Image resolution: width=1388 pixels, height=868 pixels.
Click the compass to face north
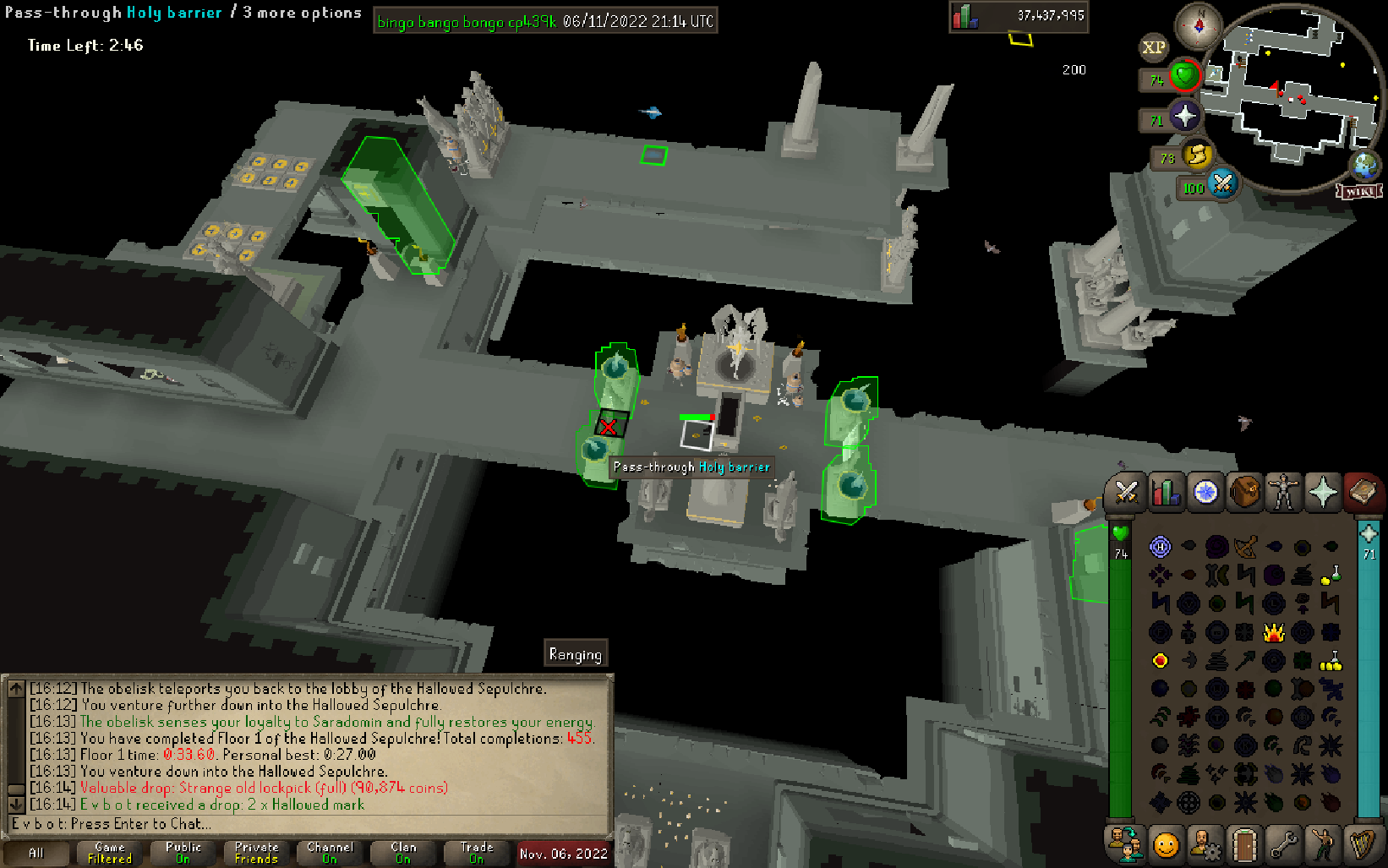1199,25
